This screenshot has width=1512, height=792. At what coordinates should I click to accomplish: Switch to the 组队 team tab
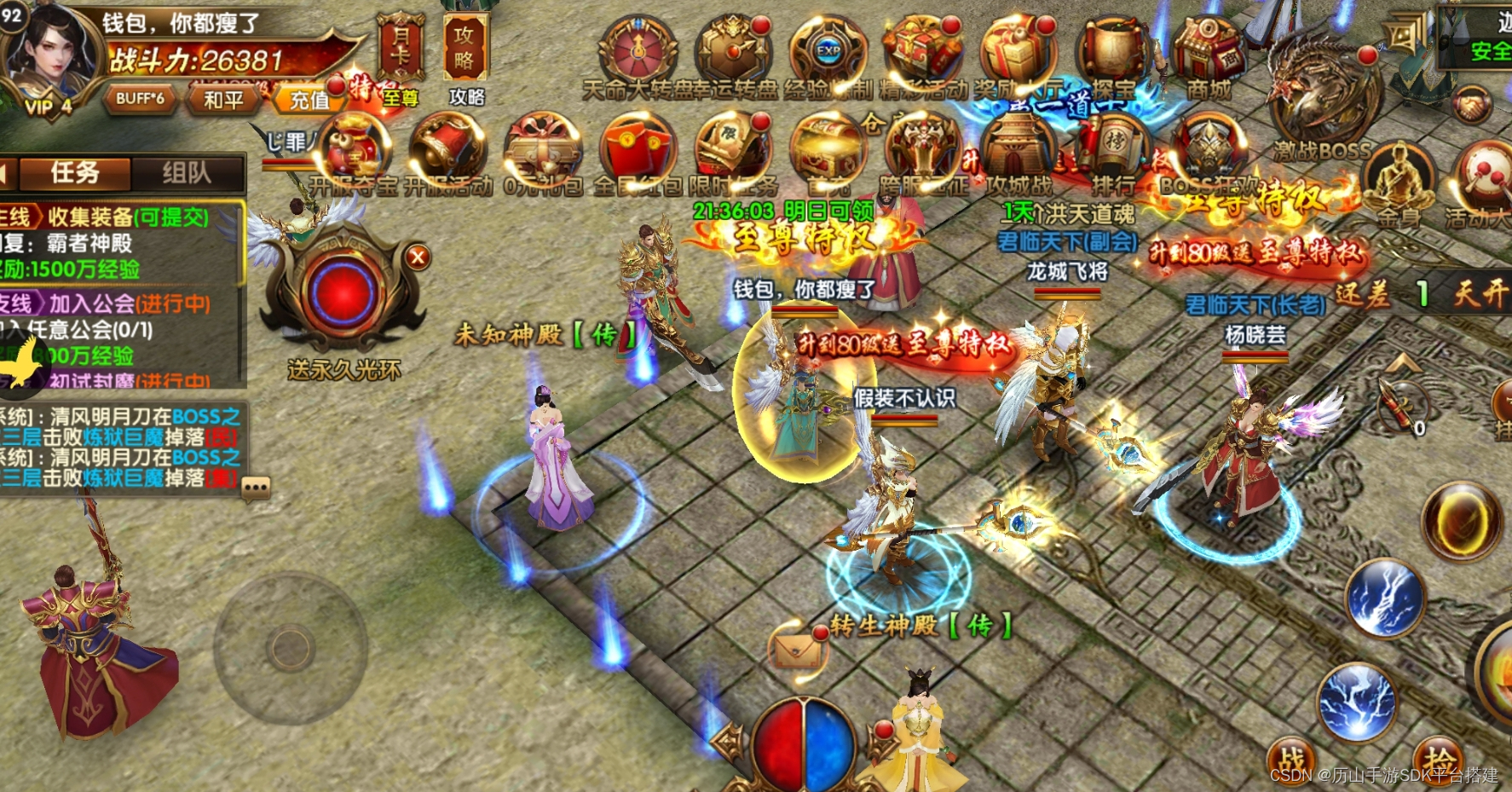click(187, 173)
